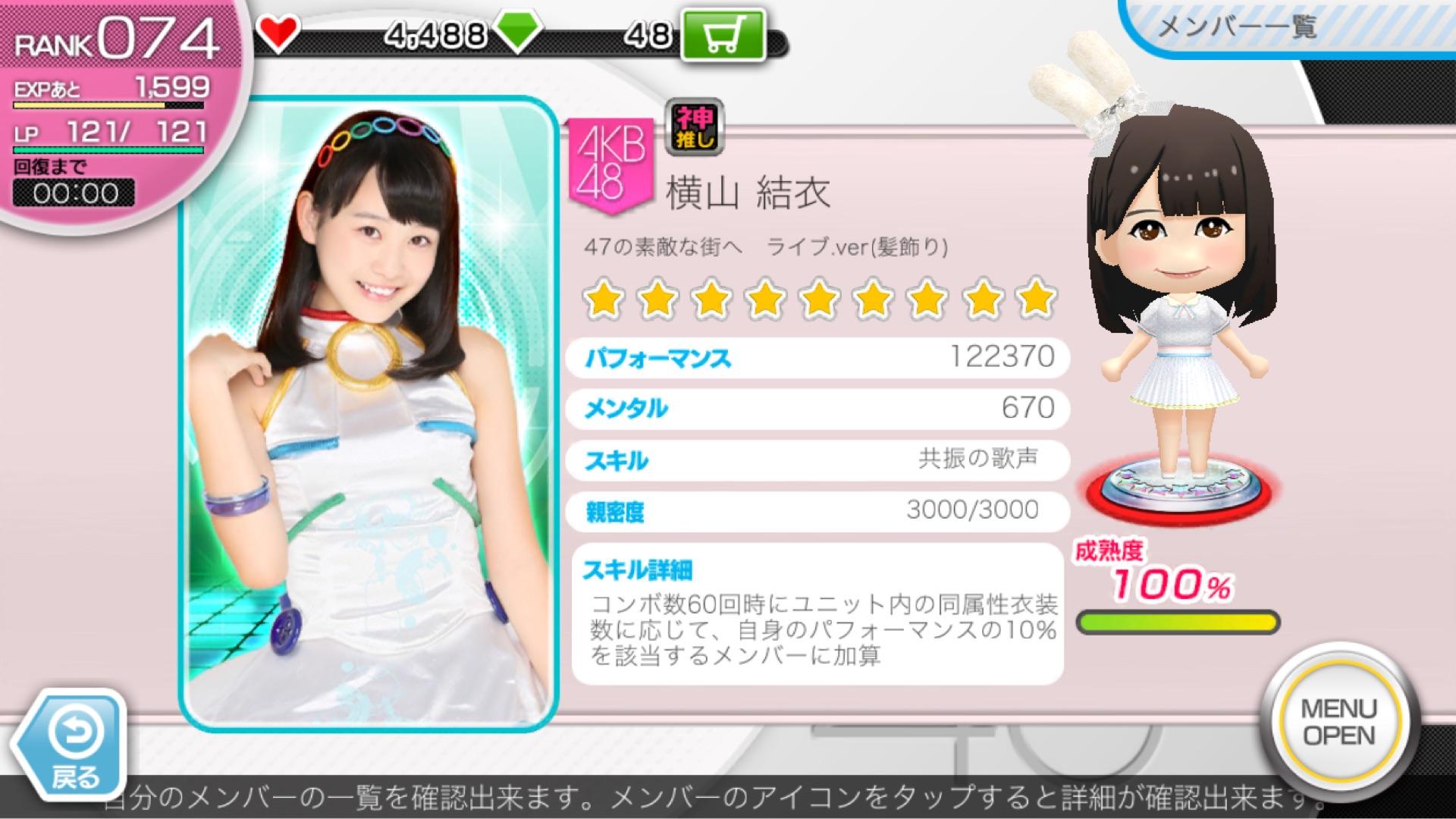Expand the MENU OPEN button
1456x819 pixels.
coord(1338,722)
